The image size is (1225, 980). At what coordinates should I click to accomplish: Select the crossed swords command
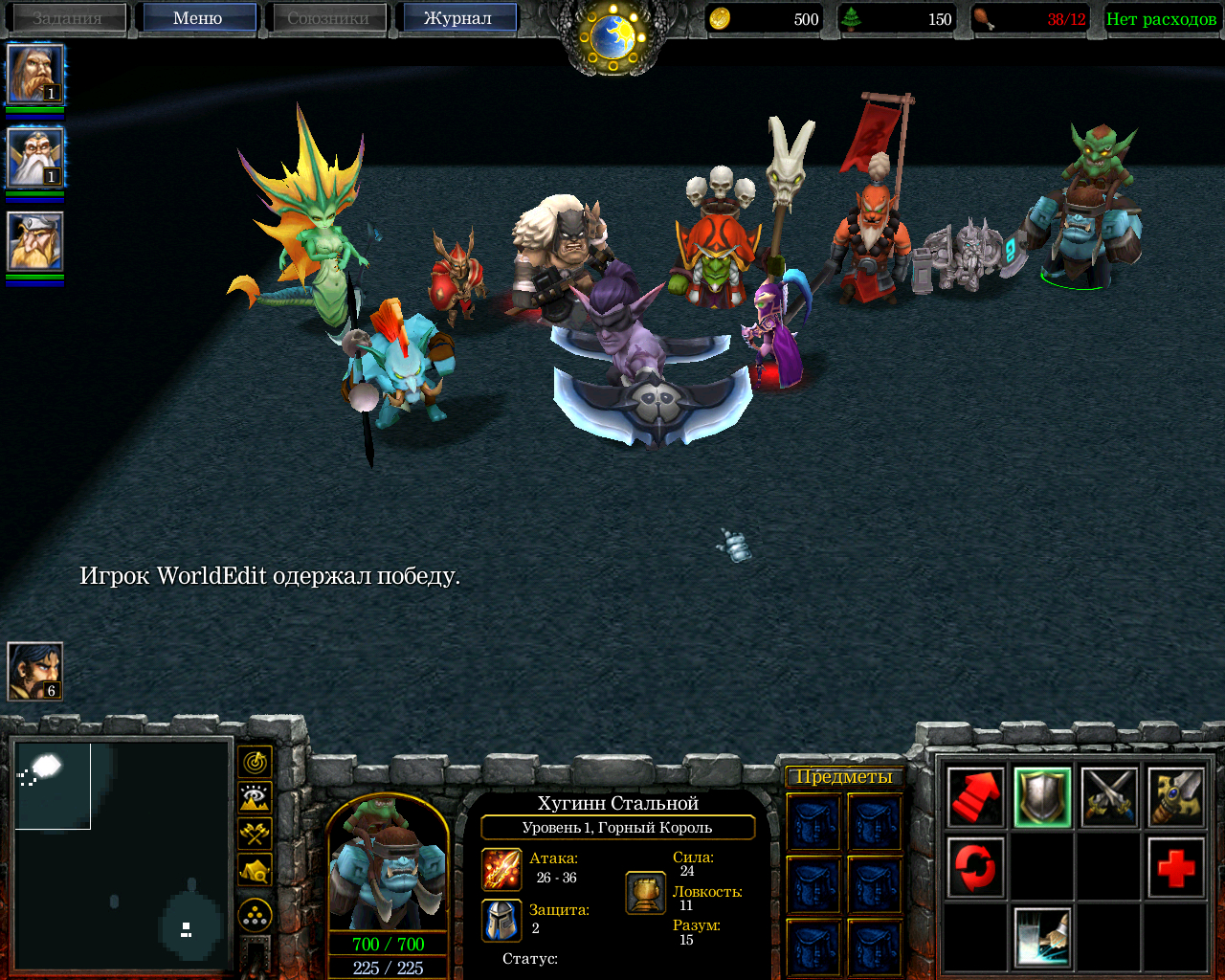pos(1109,797)
